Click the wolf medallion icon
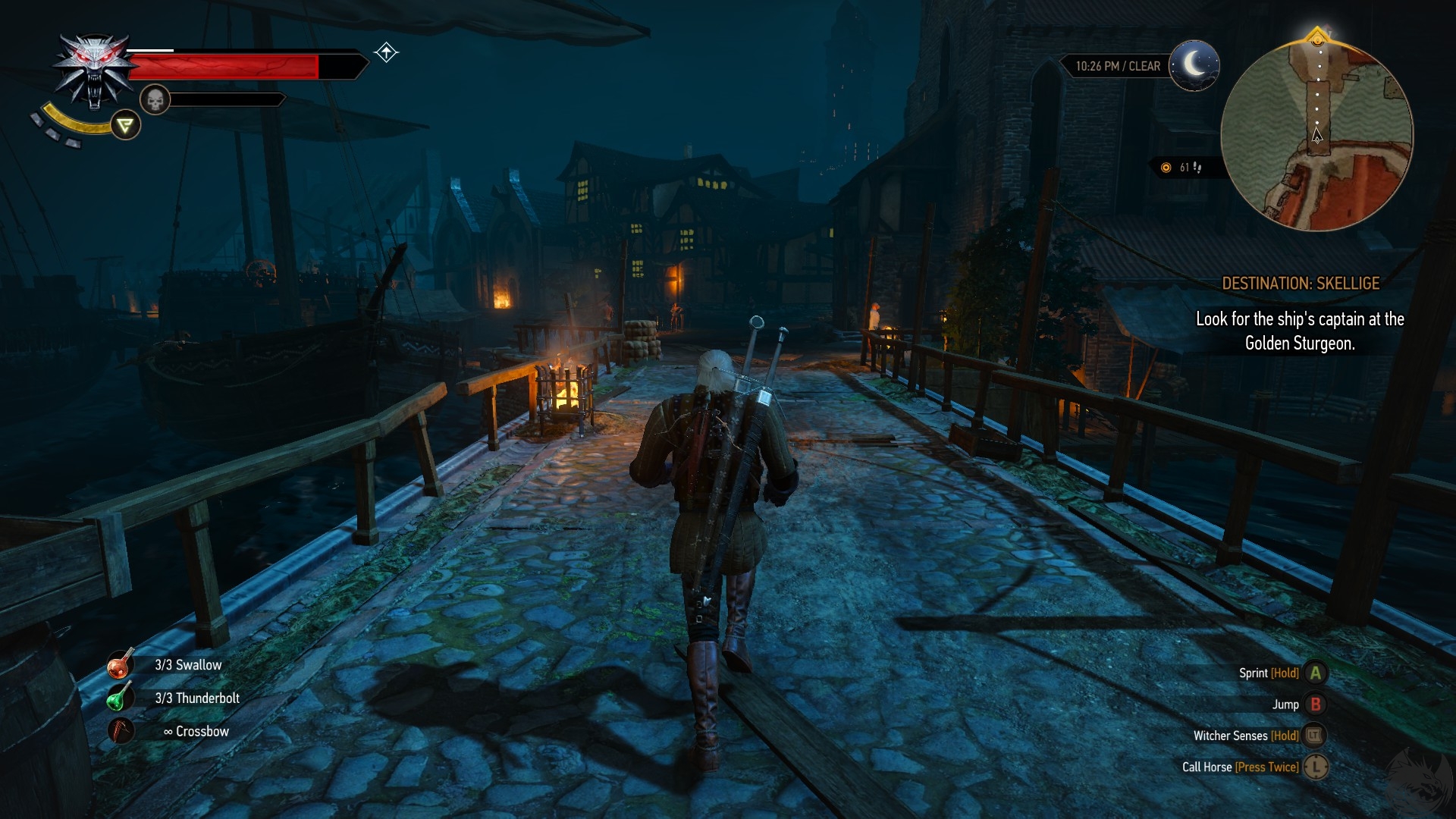 [94, 72]
